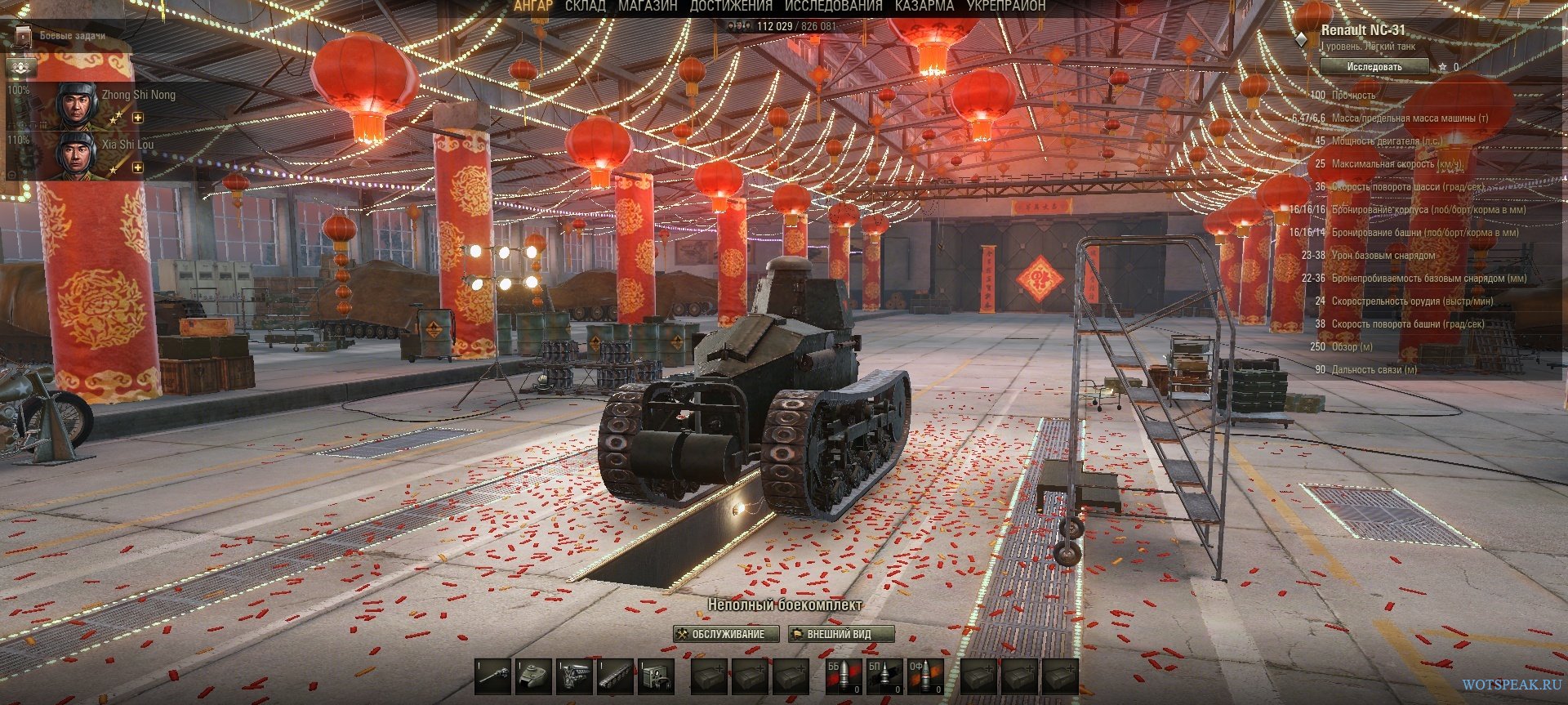Screen dimensions: 1568x705
Task: Open the СКЛАД tab
Action: [x=585, y=6]
